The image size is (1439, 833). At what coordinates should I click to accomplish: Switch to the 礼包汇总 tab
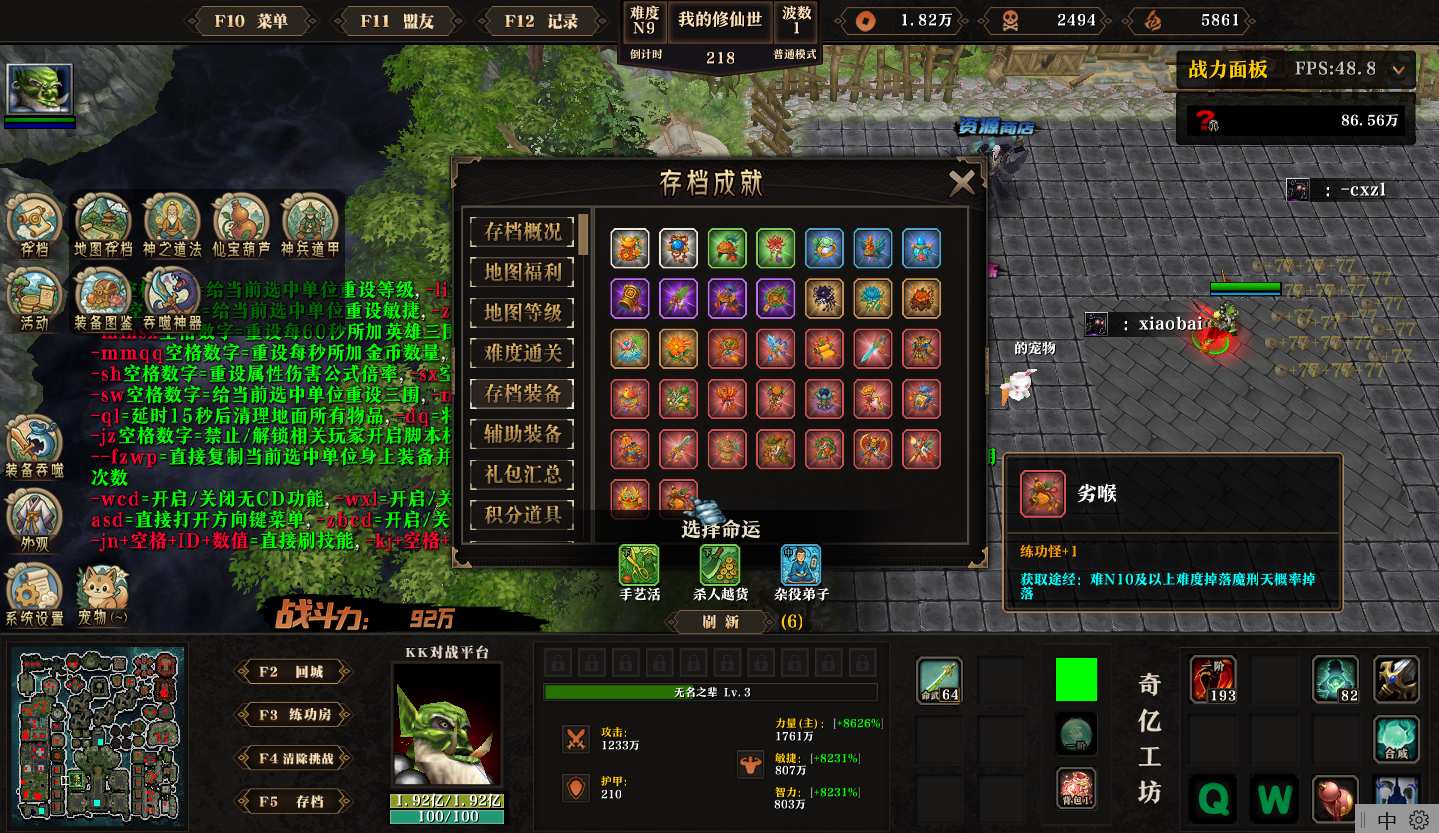pyautogui.click(x=522, y=475)
